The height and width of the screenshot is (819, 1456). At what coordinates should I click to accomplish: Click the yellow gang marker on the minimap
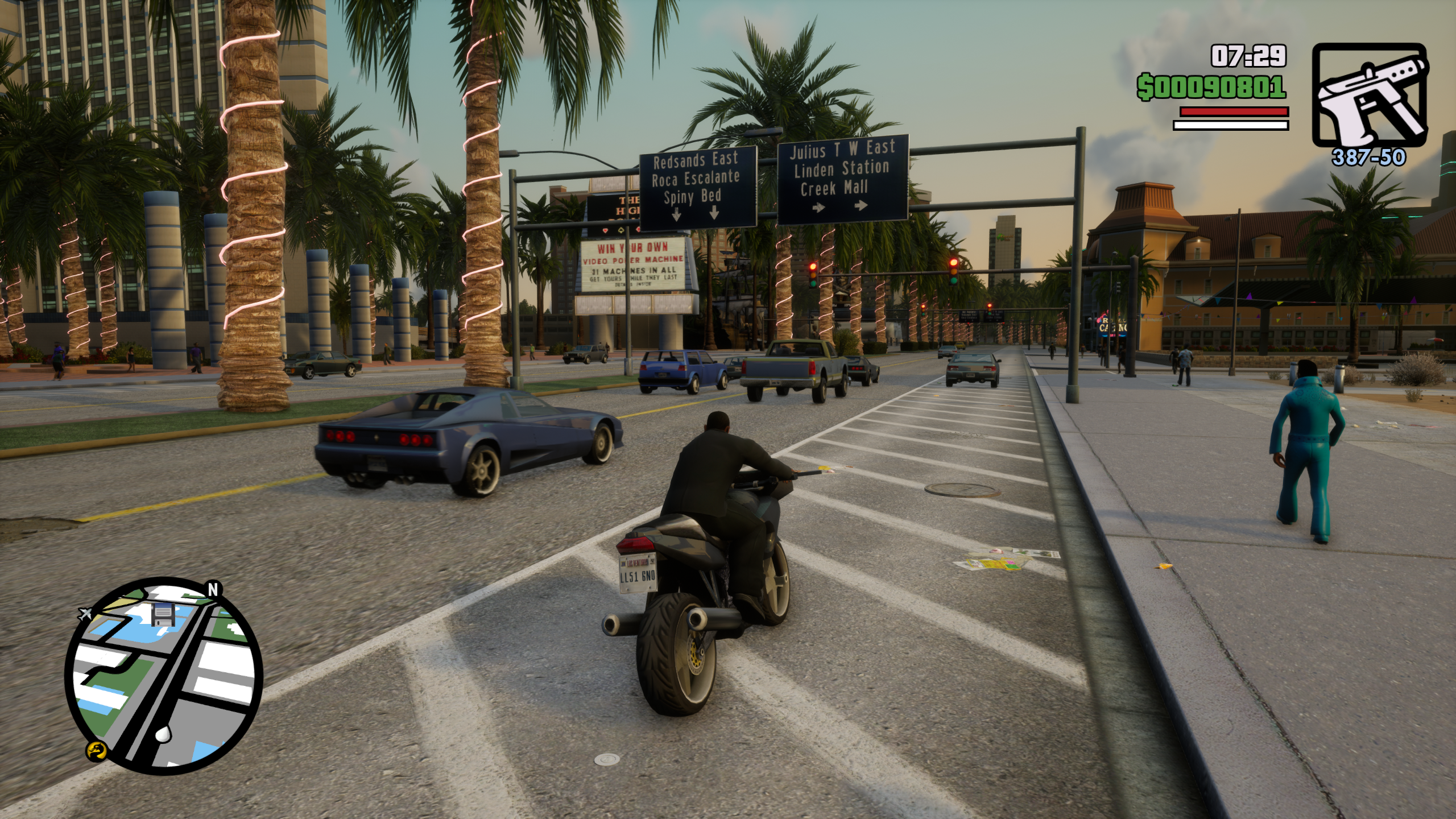[96, 752]
